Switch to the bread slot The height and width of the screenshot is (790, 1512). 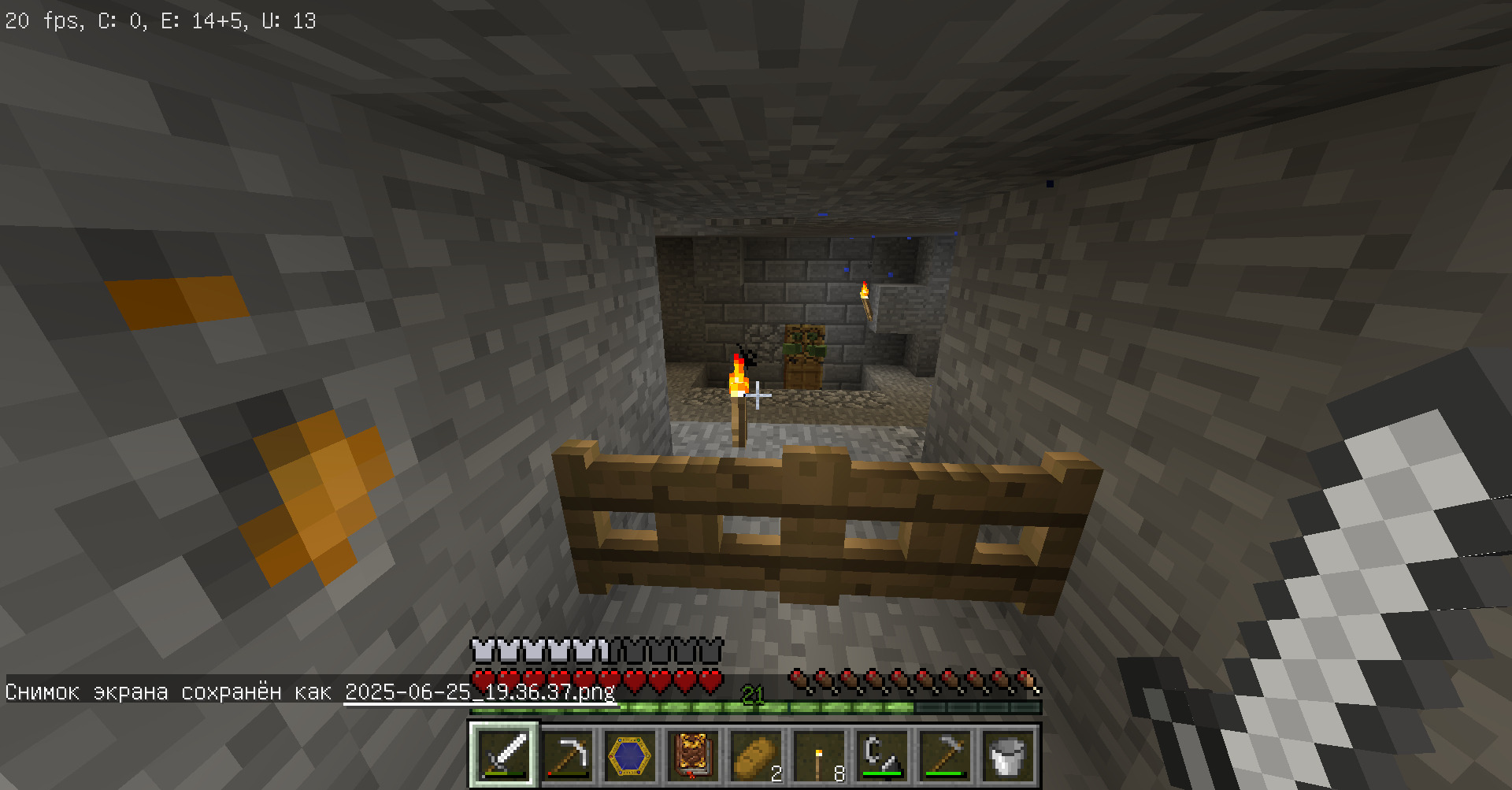756,755
